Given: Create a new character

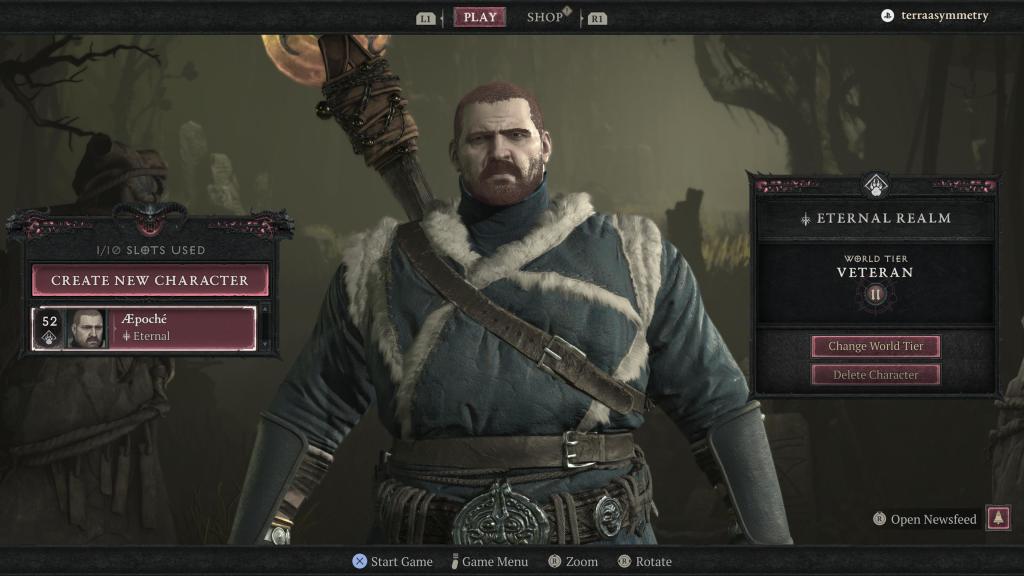Looking at the screenshot, I should 150,280.
